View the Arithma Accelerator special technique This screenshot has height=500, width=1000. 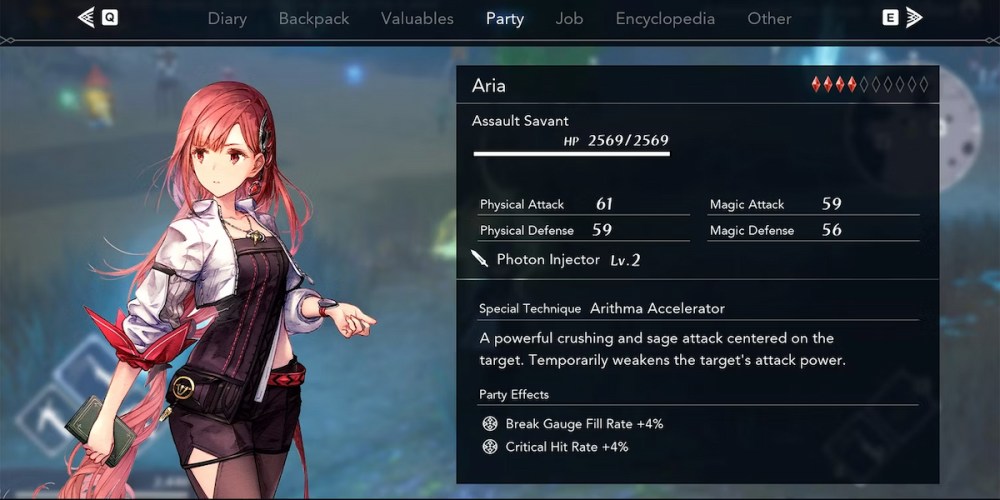tap(657, 308)
